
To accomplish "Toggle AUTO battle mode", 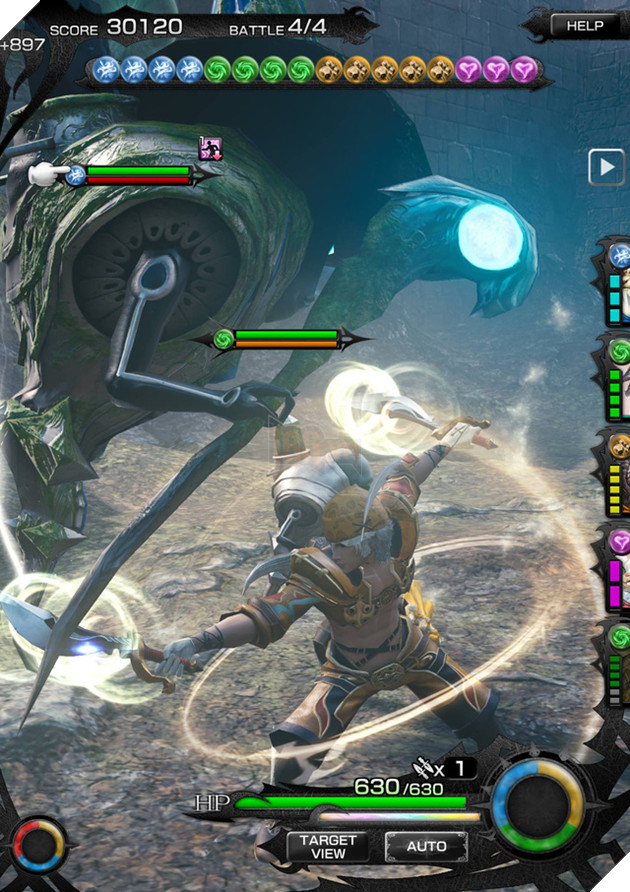I will click(426, 847).
